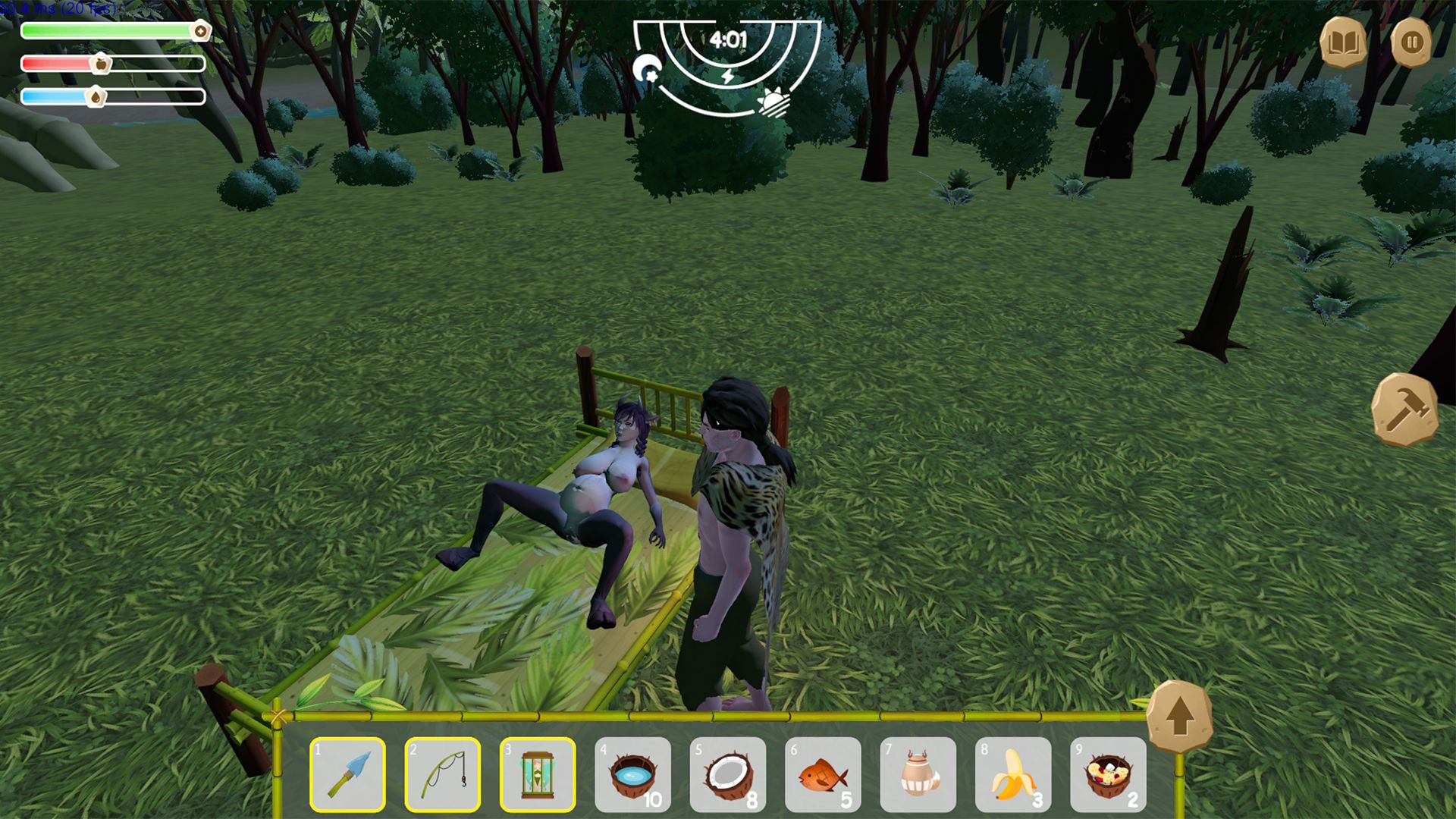
Task: Pick the fruit bowl in slot 9
Action: 1108,774
